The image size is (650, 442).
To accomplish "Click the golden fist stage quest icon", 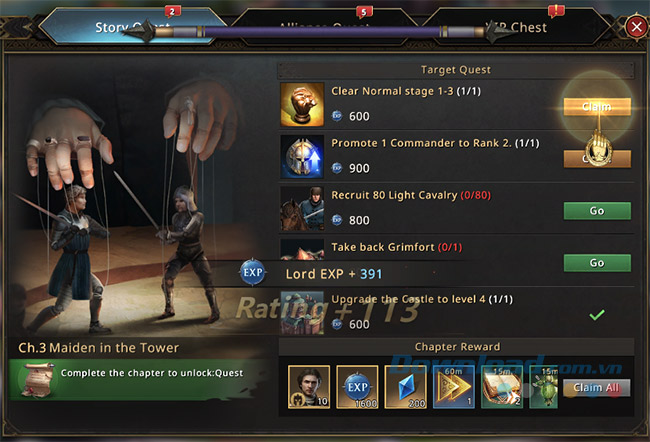I will pos(302,104).
